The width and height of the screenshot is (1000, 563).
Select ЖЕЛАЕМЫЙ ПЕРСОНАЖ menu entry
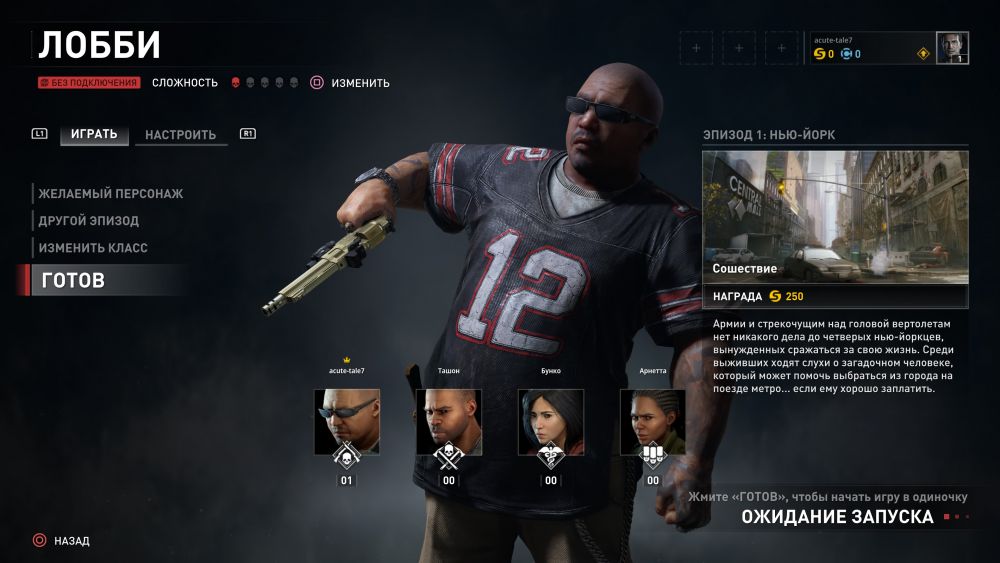tap(110, 193)
